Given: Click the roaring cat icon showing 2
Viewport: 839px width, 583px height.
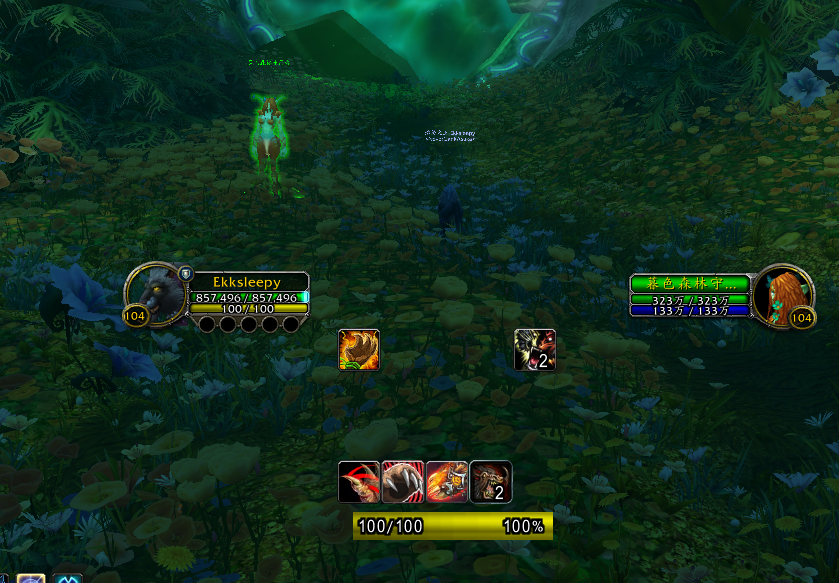Looking at the screenshot, I should coord(535,350).
